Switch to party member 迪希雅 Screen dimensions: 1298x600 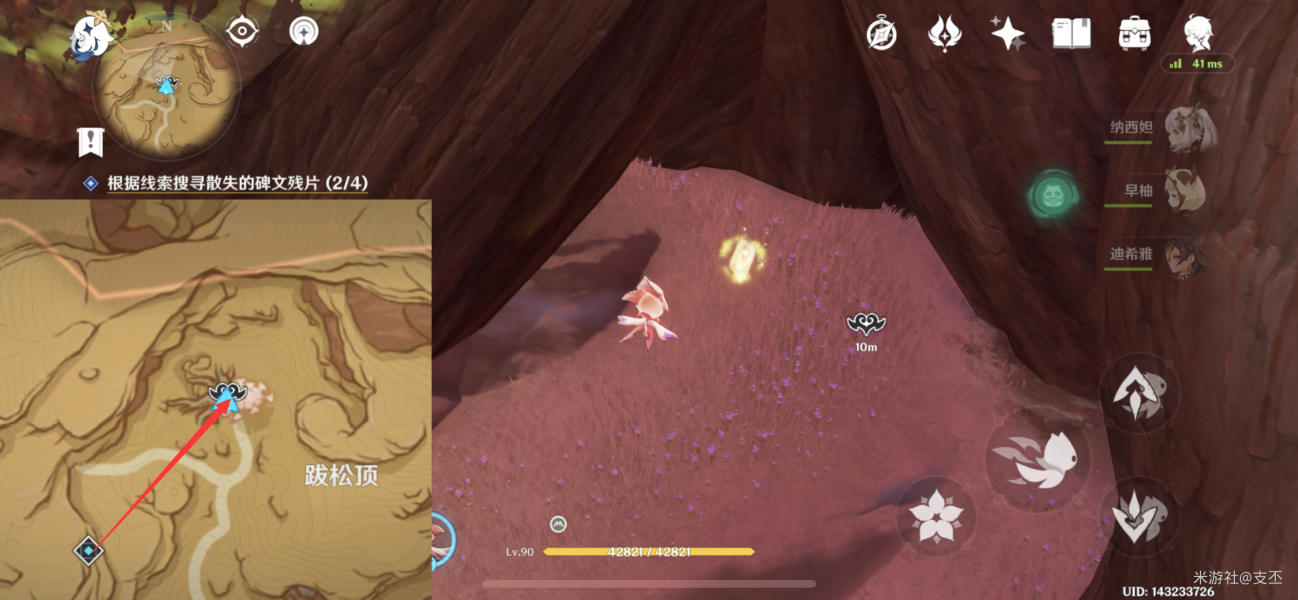click(1185, 254)
